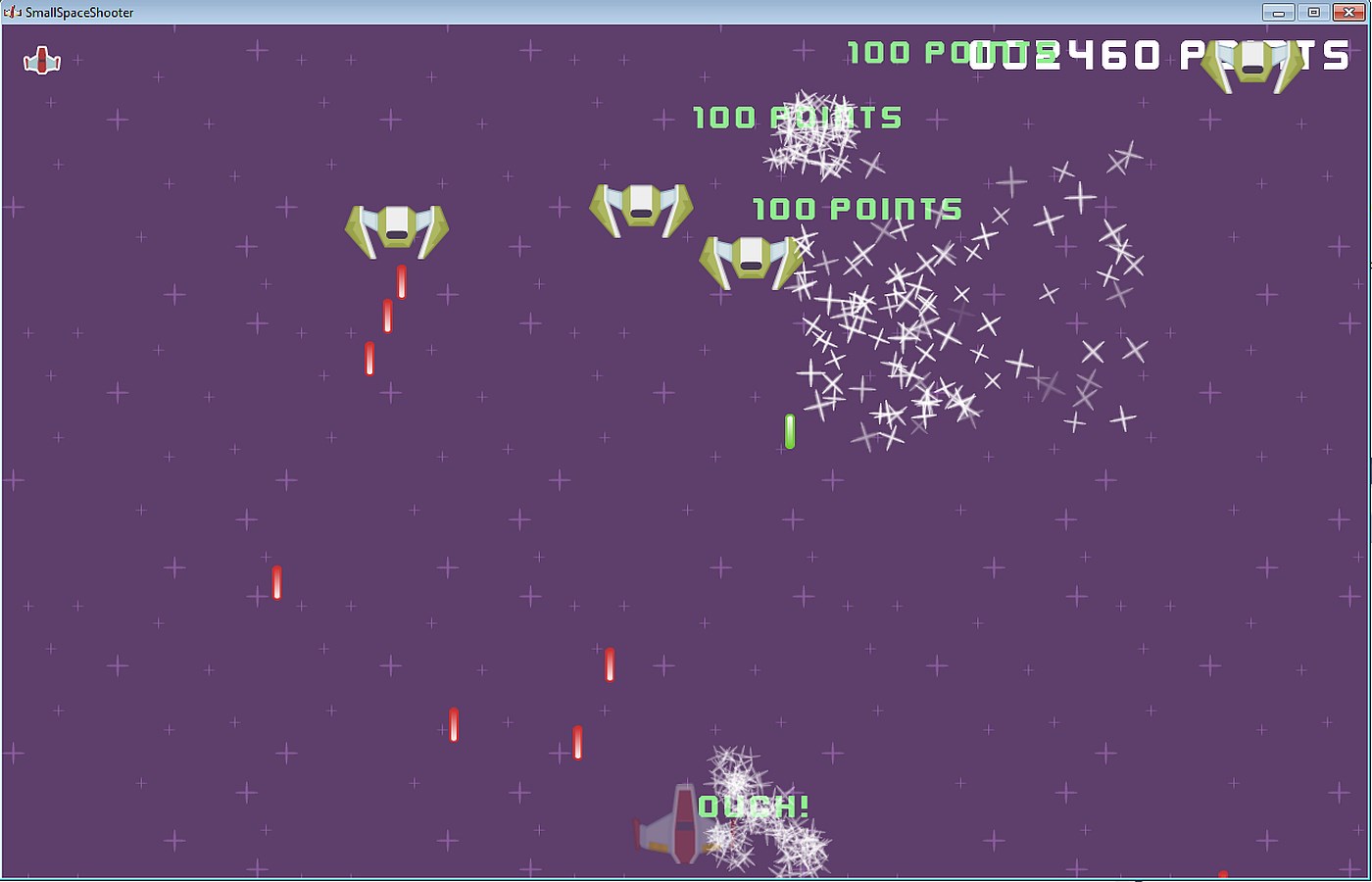Maximize the SmallSpaceShooter window
The width and height of the screenshot is (1372, 882).
click(1313, 12)
